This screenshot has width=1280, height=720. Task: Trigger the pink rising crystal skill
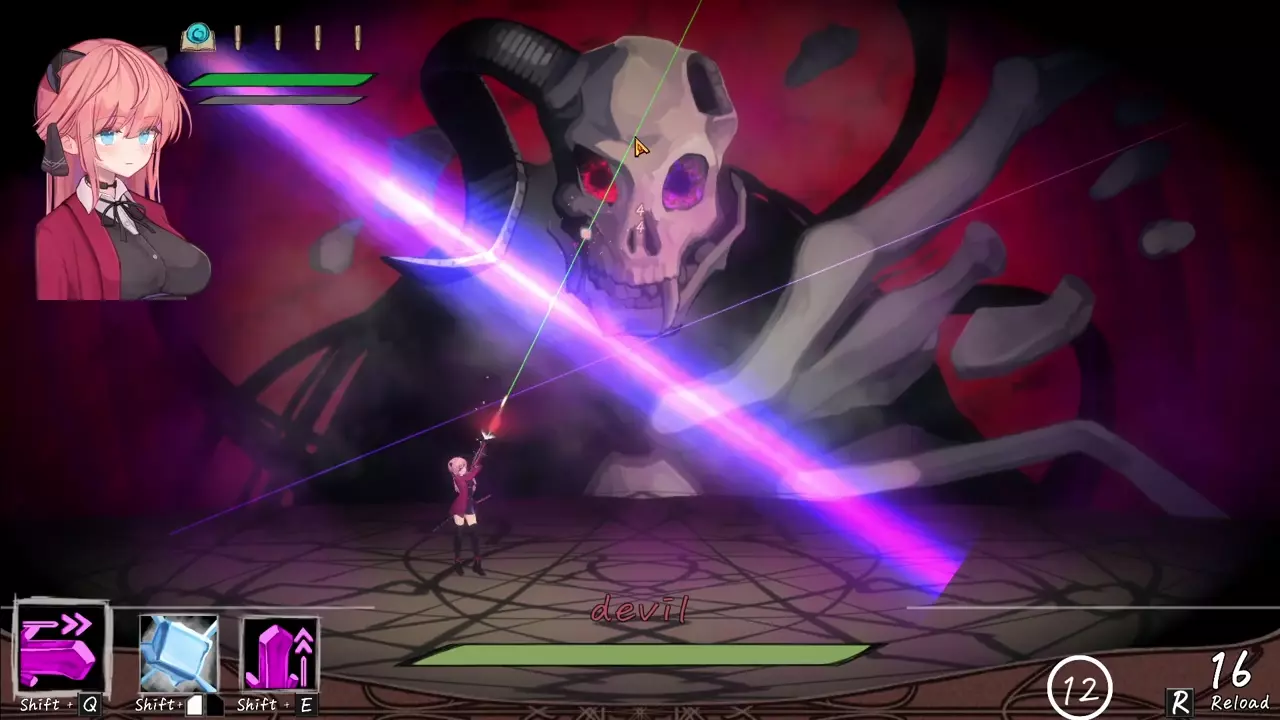click(280, 654)
